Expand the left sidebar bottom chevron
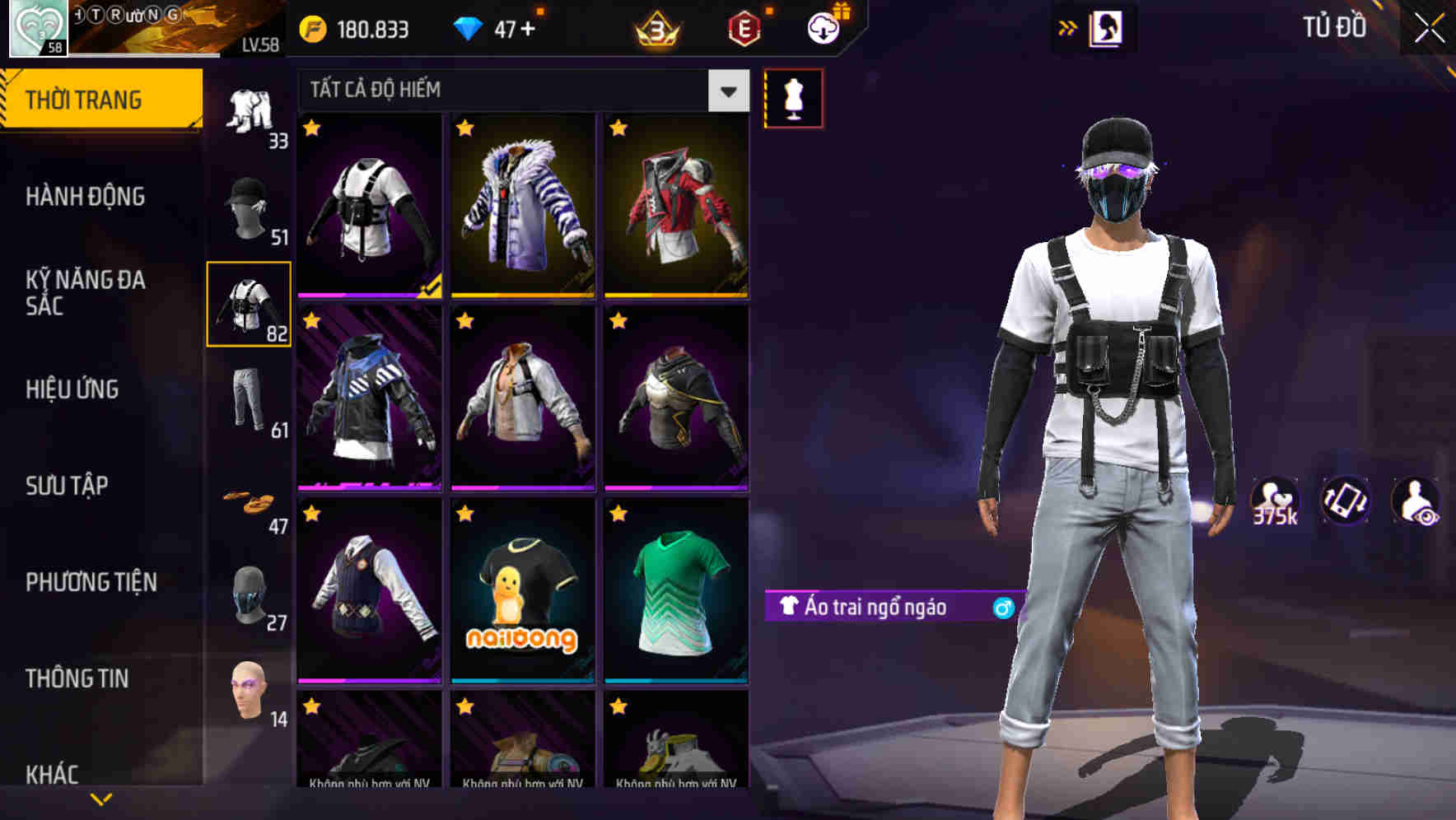Viewport: 1456px width, 820px height. (x=100, y=797)
